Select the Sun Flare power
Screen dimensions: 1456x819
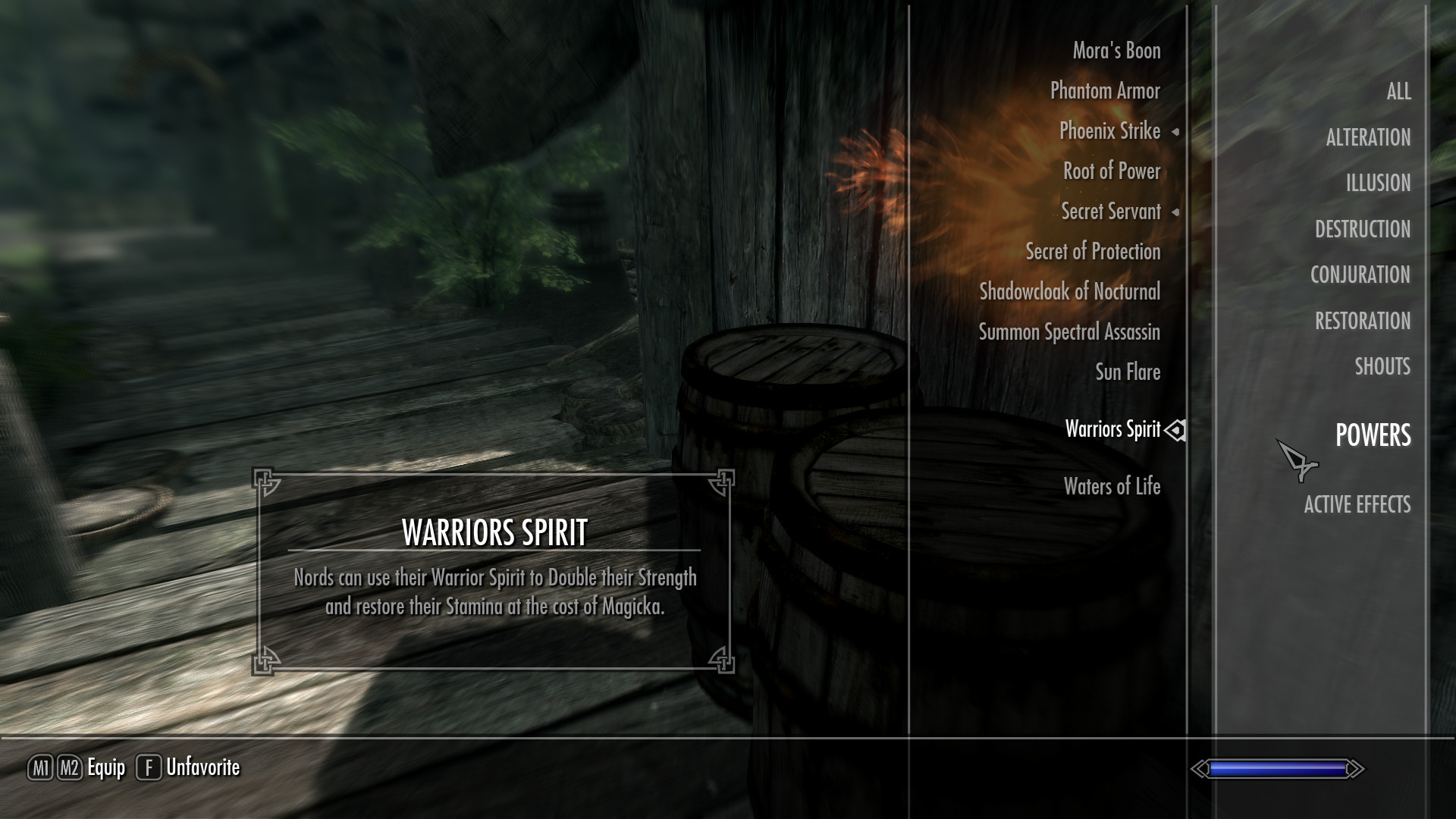(x=1128, y=372)
